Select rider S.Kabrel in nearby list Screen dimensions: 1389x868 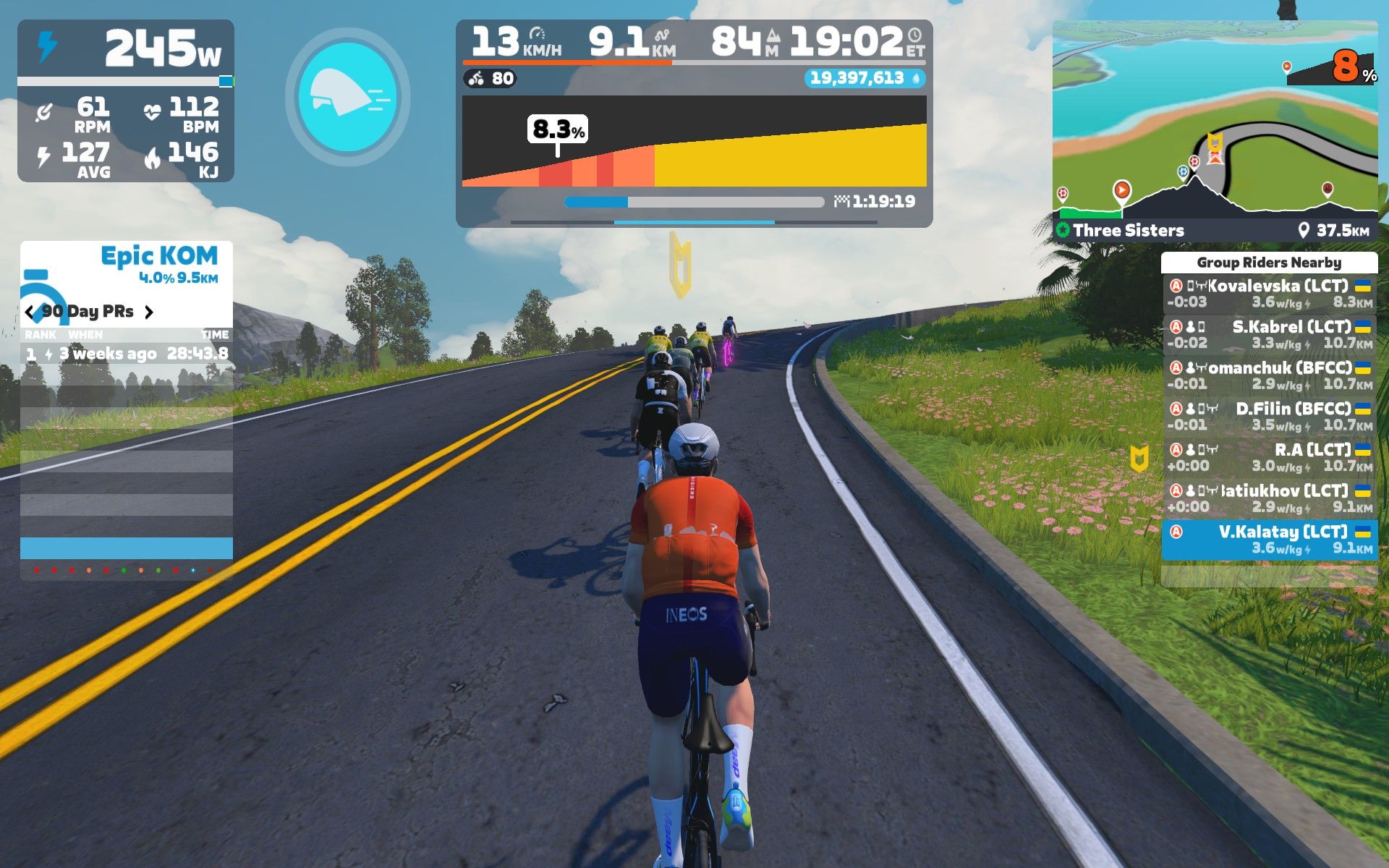[1269, 334]
